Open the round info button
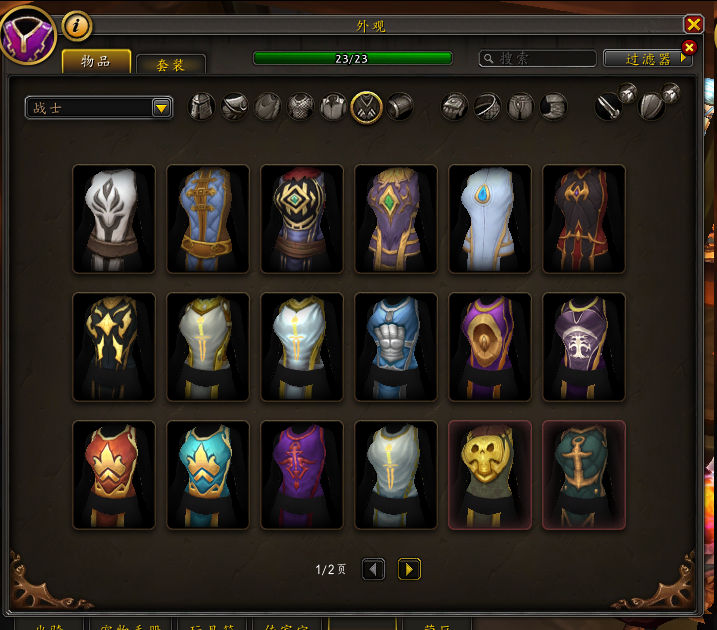This screenshot has height=630, width=717. 77,24
